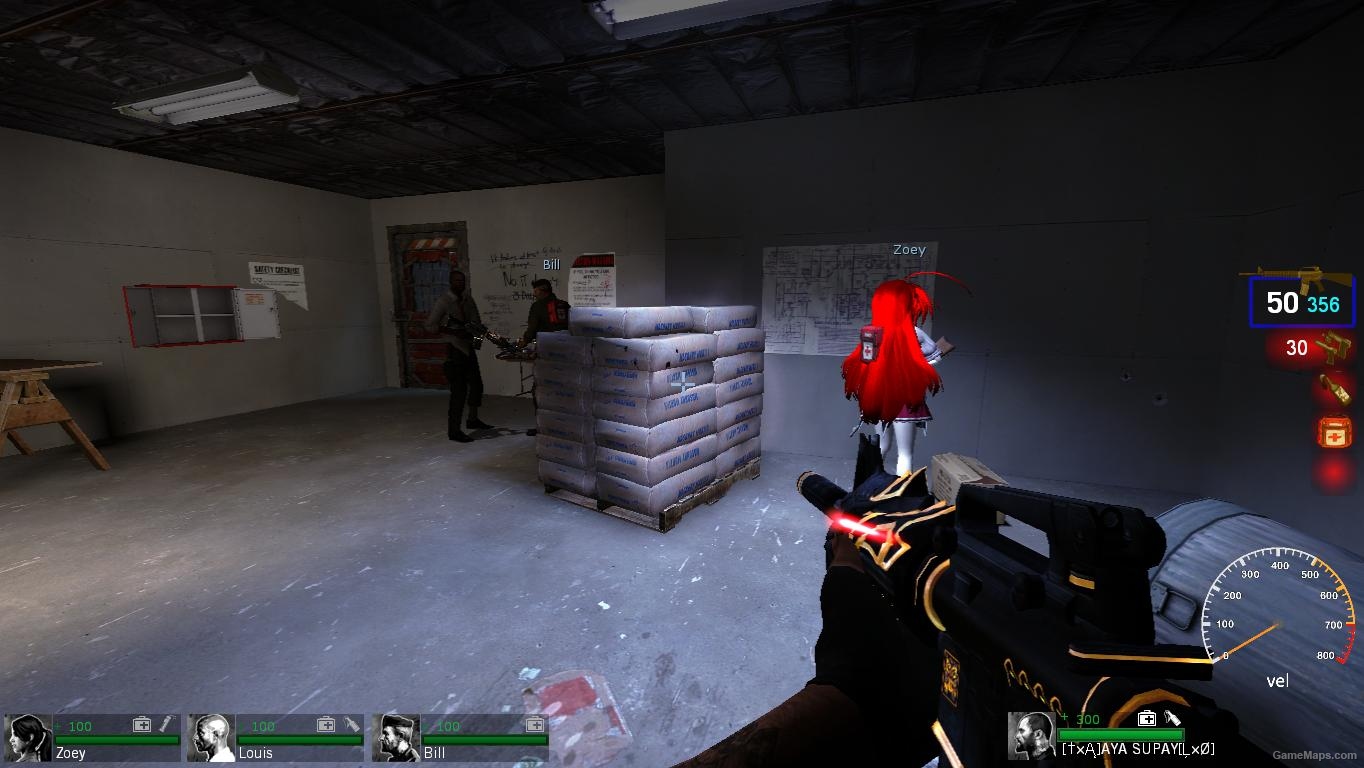Click your own bearded player portrait
The width and height of the screenshot is (1364, 768).
(x=1031, y=735)
